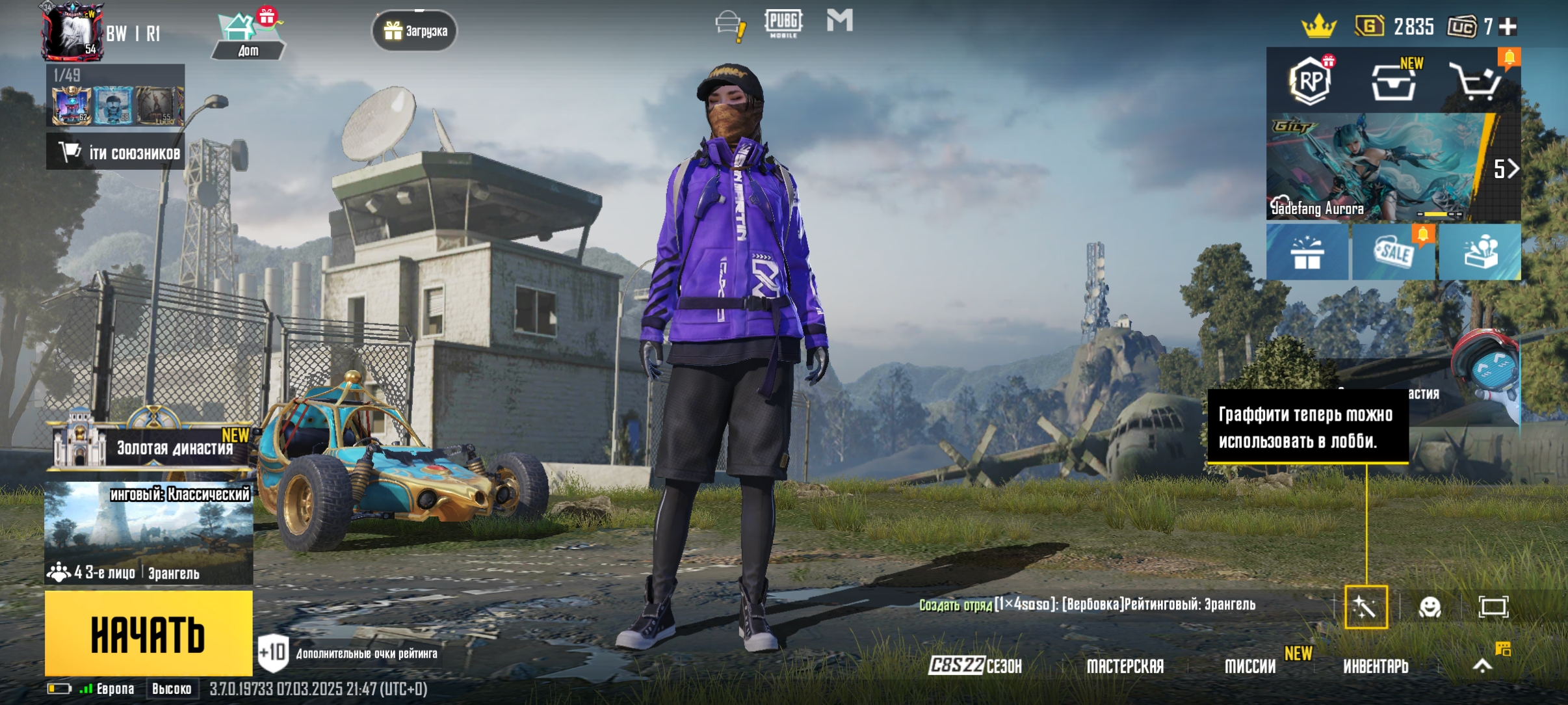
Task: Open the player profile avatar
Action: tap(72, 31)
